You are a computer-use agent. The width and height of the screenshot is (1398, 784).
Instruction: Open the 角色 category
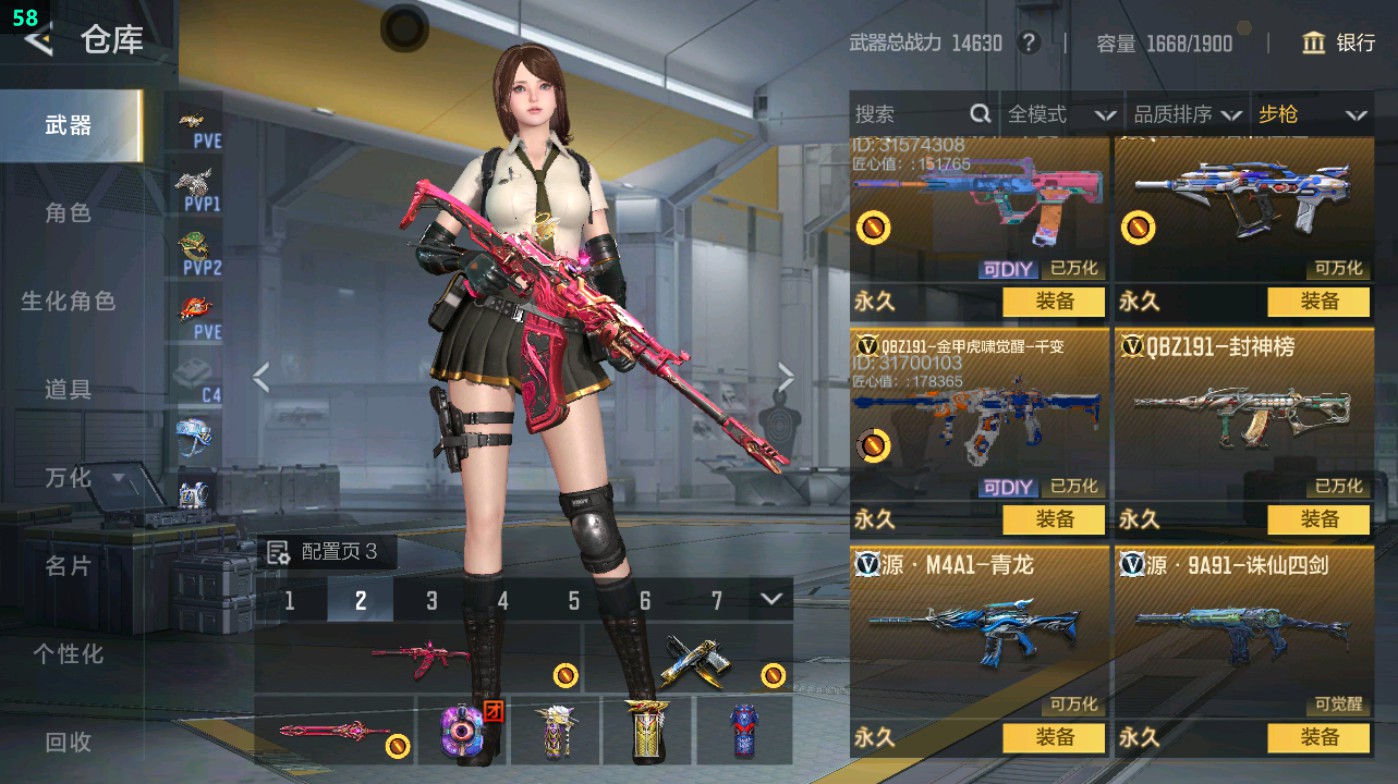(68, 213)
